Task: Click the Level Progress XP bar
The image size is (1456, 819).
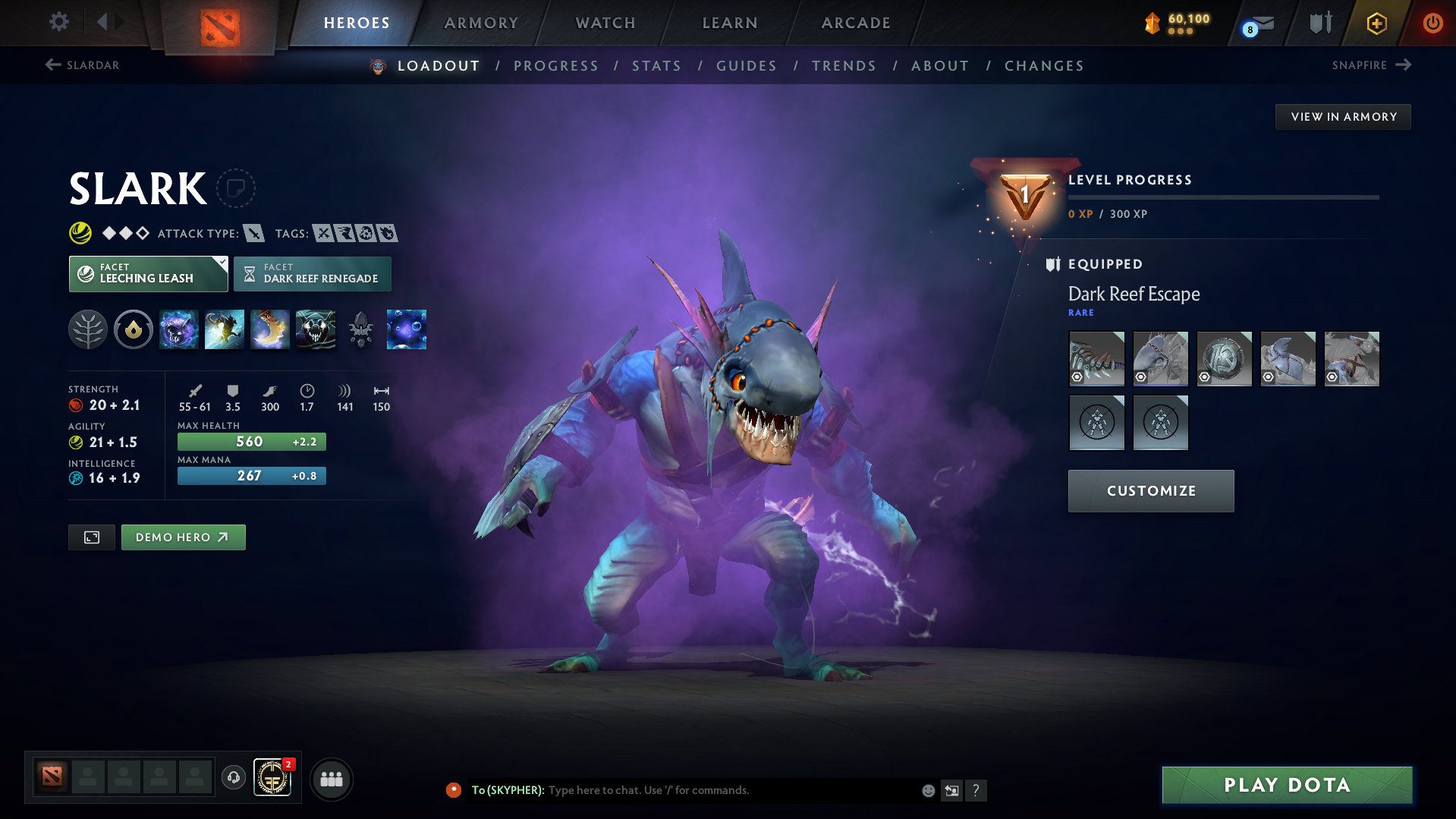Action: 1223,197
